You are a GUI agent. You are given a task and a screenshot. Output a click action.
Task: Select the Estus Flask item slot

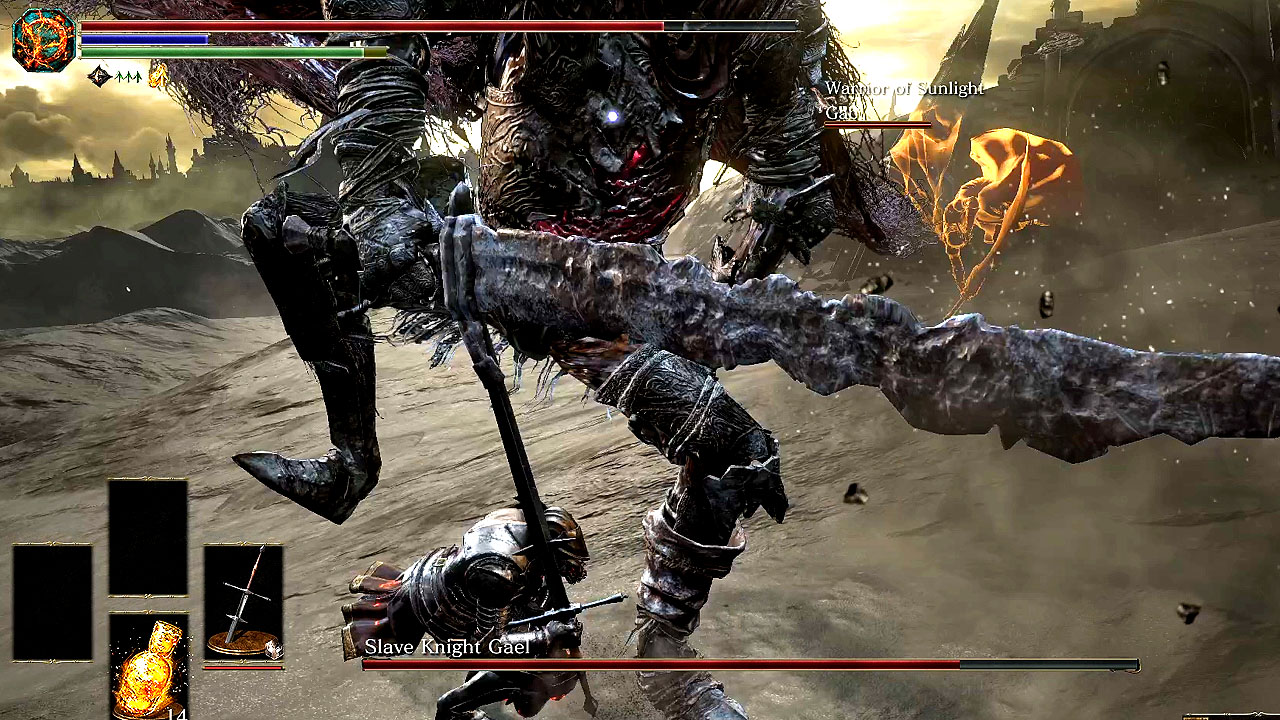[x=148, y=665]
